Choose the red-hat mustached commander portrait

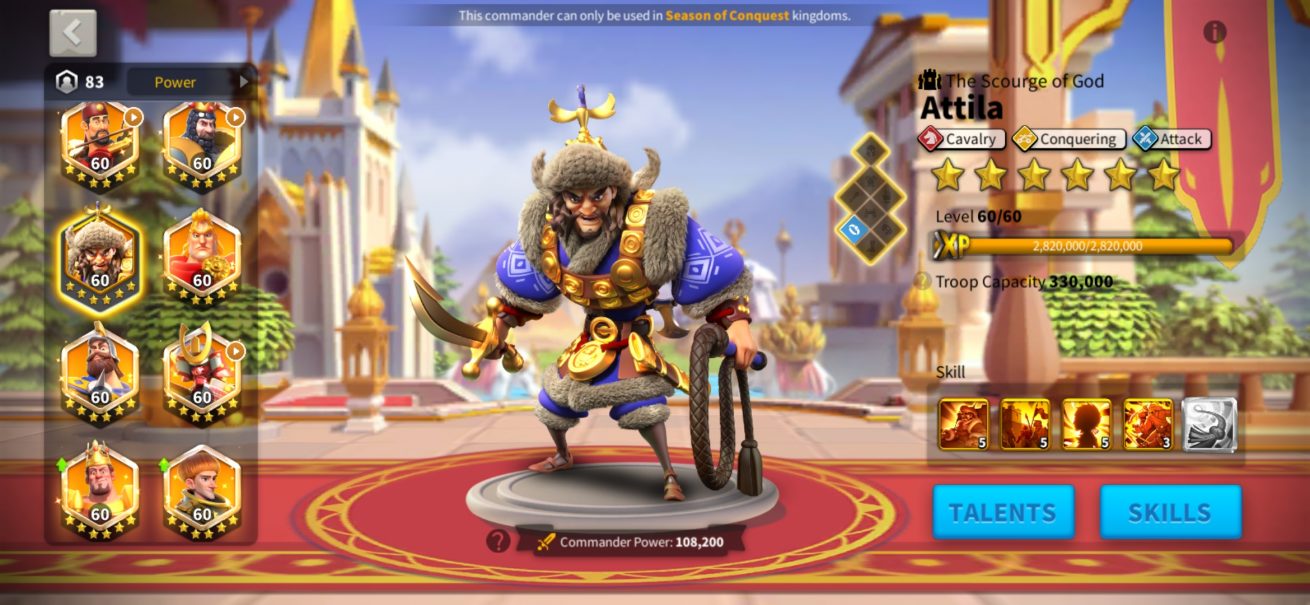pyautogui.click(x=100, y=141)
